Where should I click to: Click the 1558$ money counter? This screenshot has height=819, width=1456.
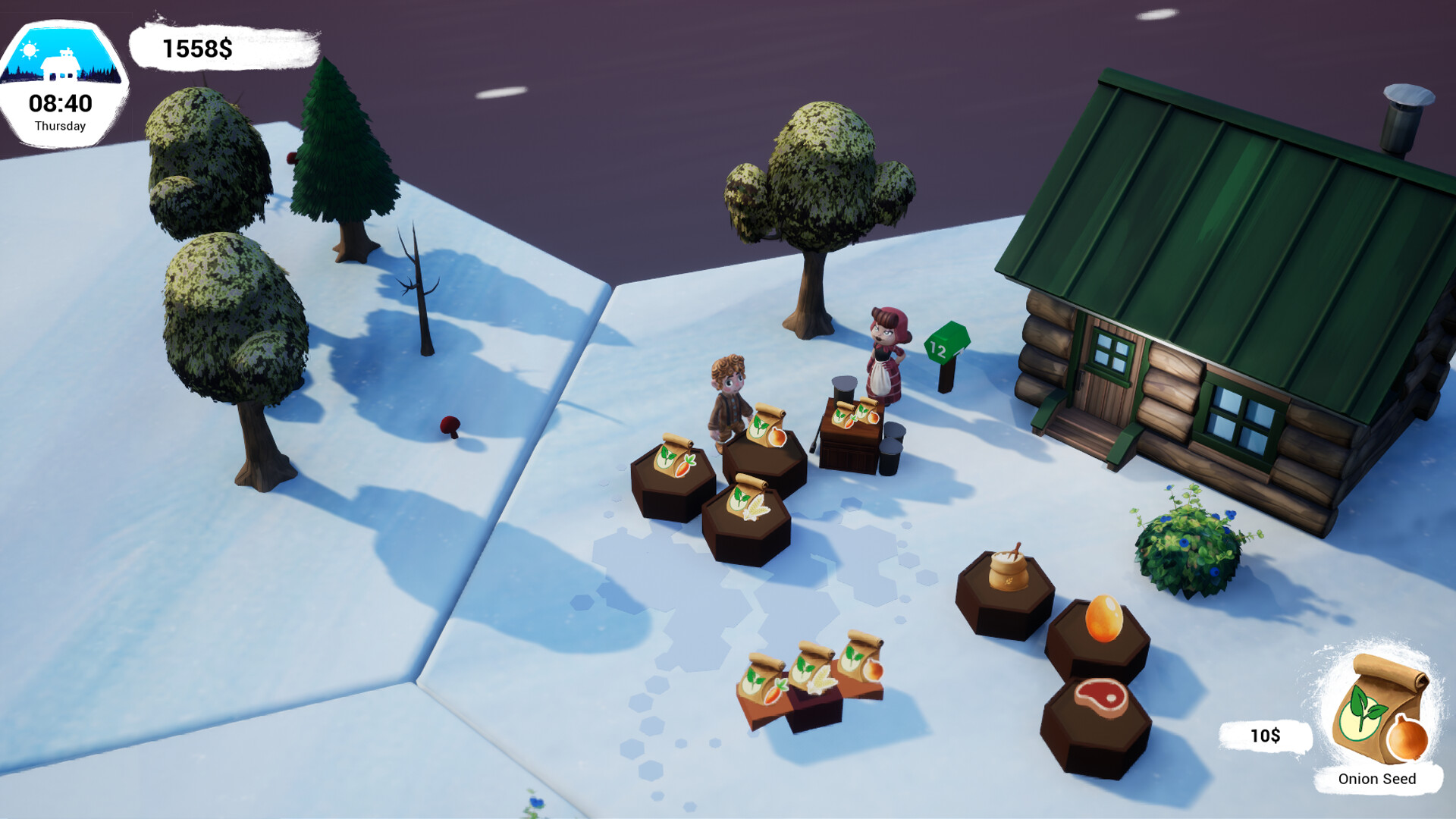tap(196, 49)
